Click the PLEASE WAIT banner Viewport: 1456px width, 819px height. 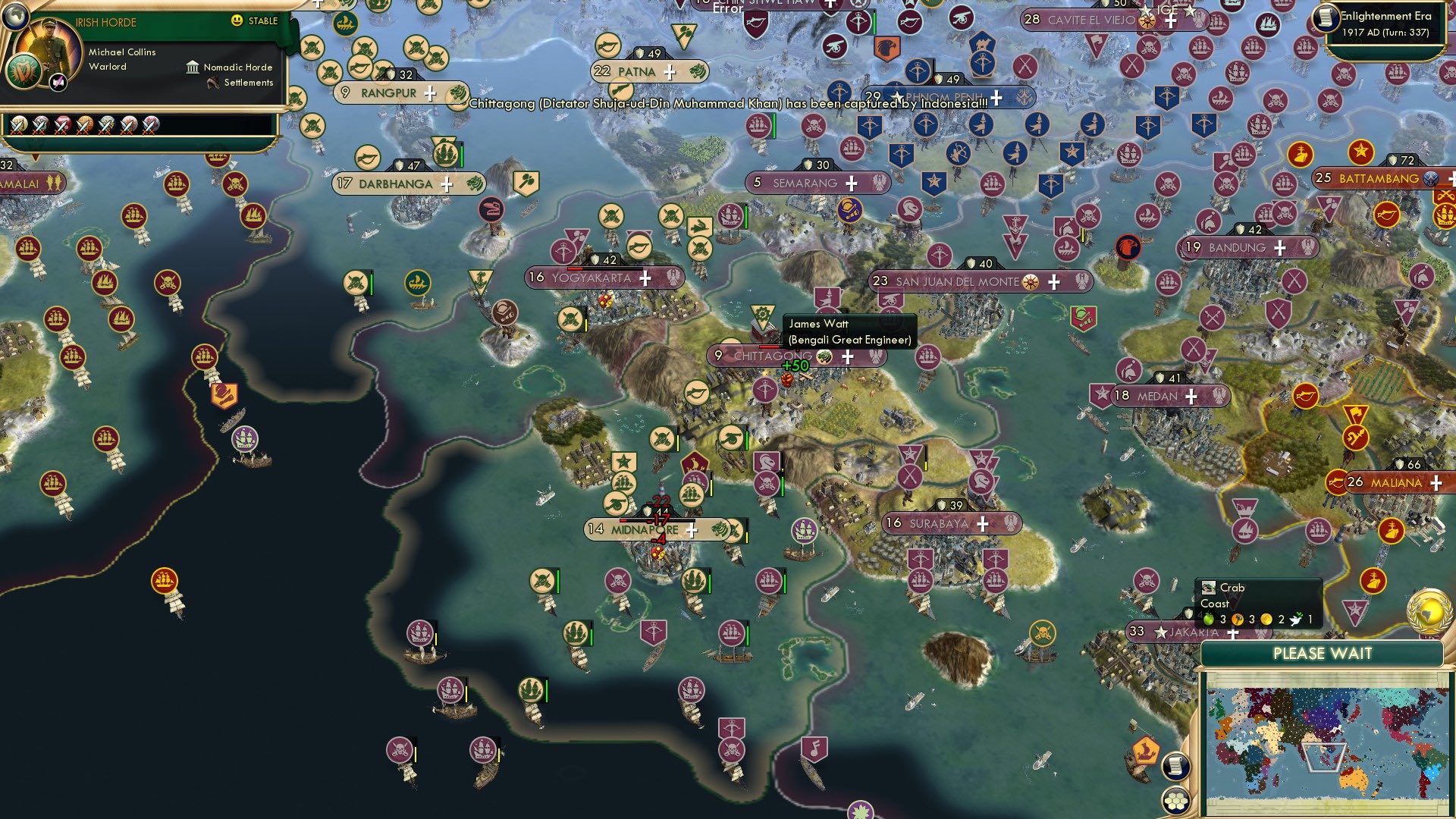(x=1325, y=653)
